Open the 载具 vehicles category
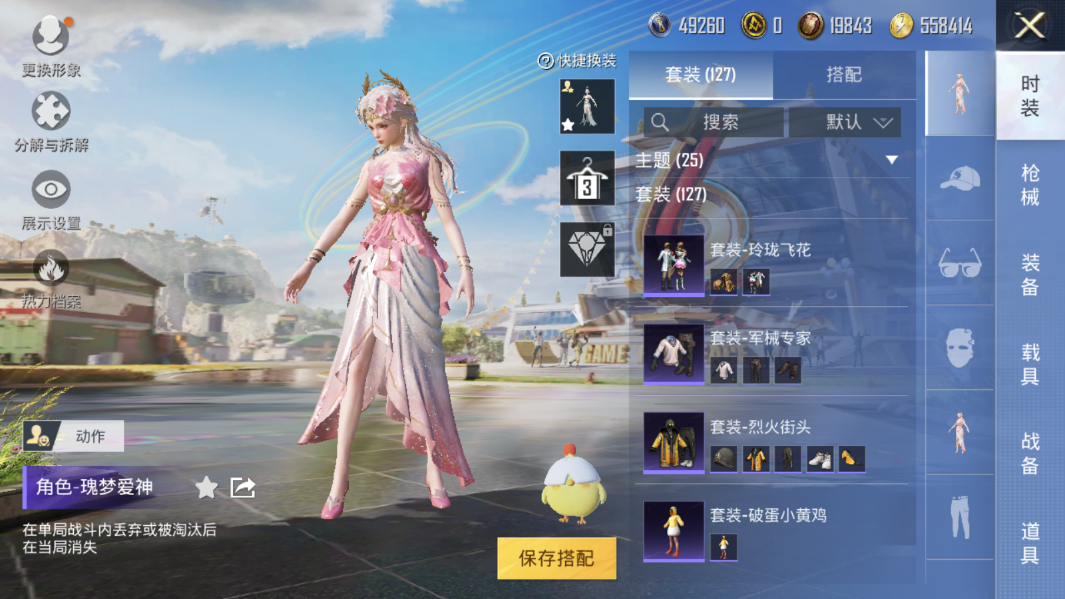The height and width of the screenshot is (599, 1065). pos(1030,364)
